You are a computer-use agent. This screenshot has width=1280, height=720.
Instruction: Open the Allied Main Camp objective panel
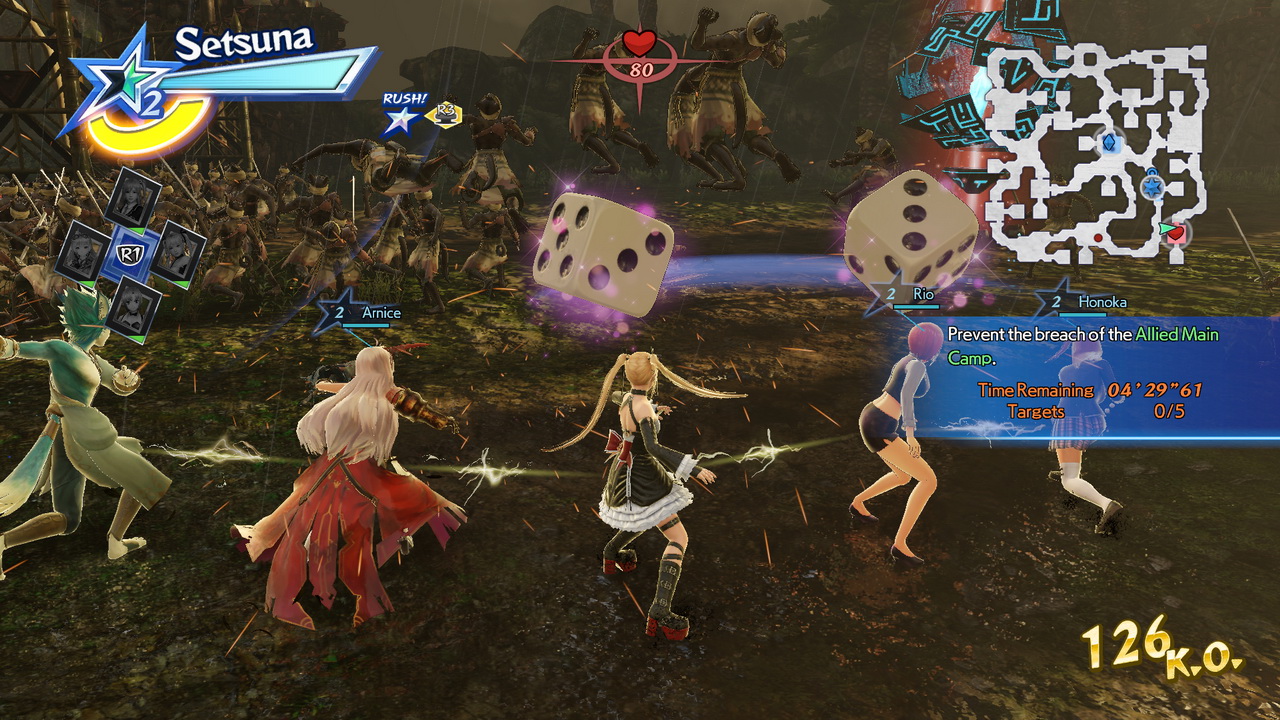point(1085,377)
